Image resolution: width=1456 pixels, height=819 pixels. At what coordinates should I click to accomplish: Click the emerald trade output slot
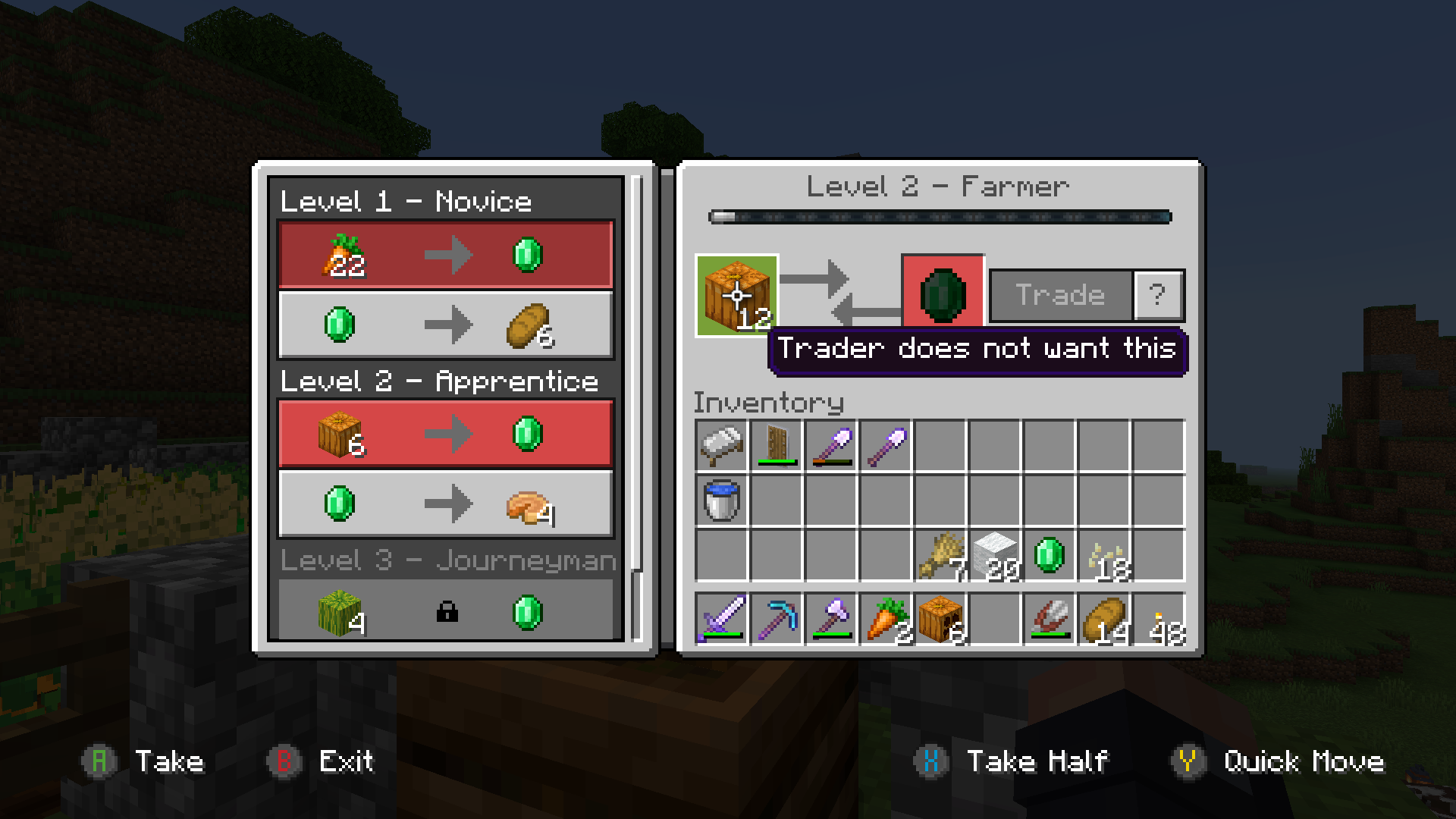943,296
